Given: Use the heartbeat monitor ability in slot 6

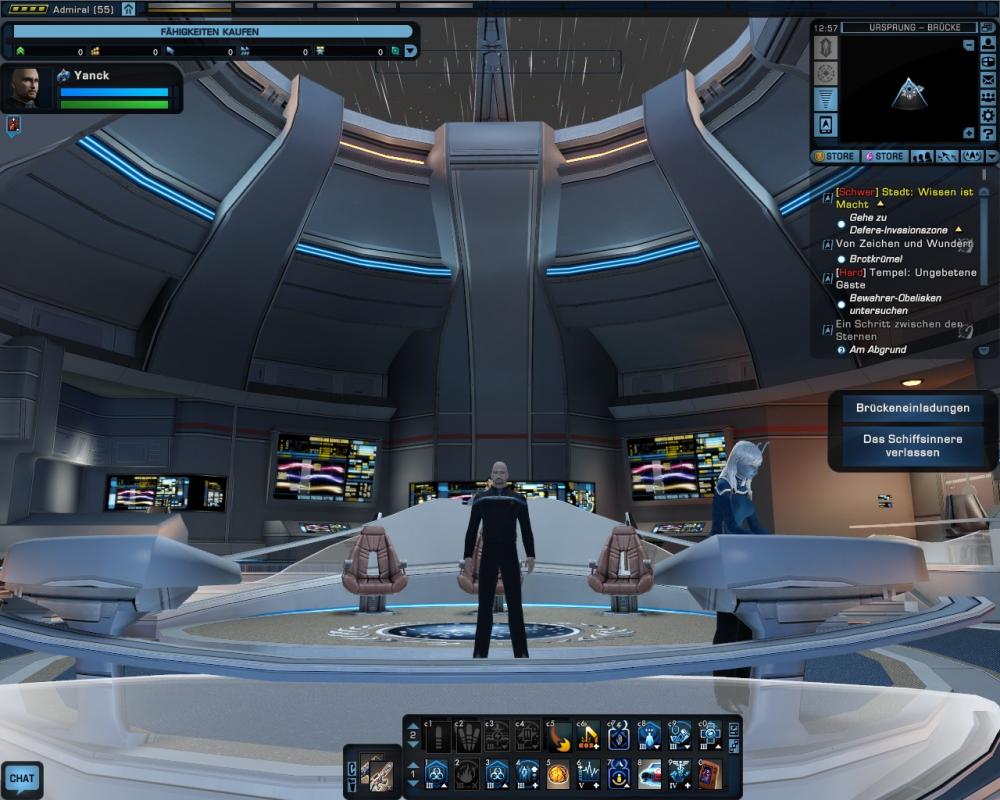Looking at the screenshot, I should (589, 772).
